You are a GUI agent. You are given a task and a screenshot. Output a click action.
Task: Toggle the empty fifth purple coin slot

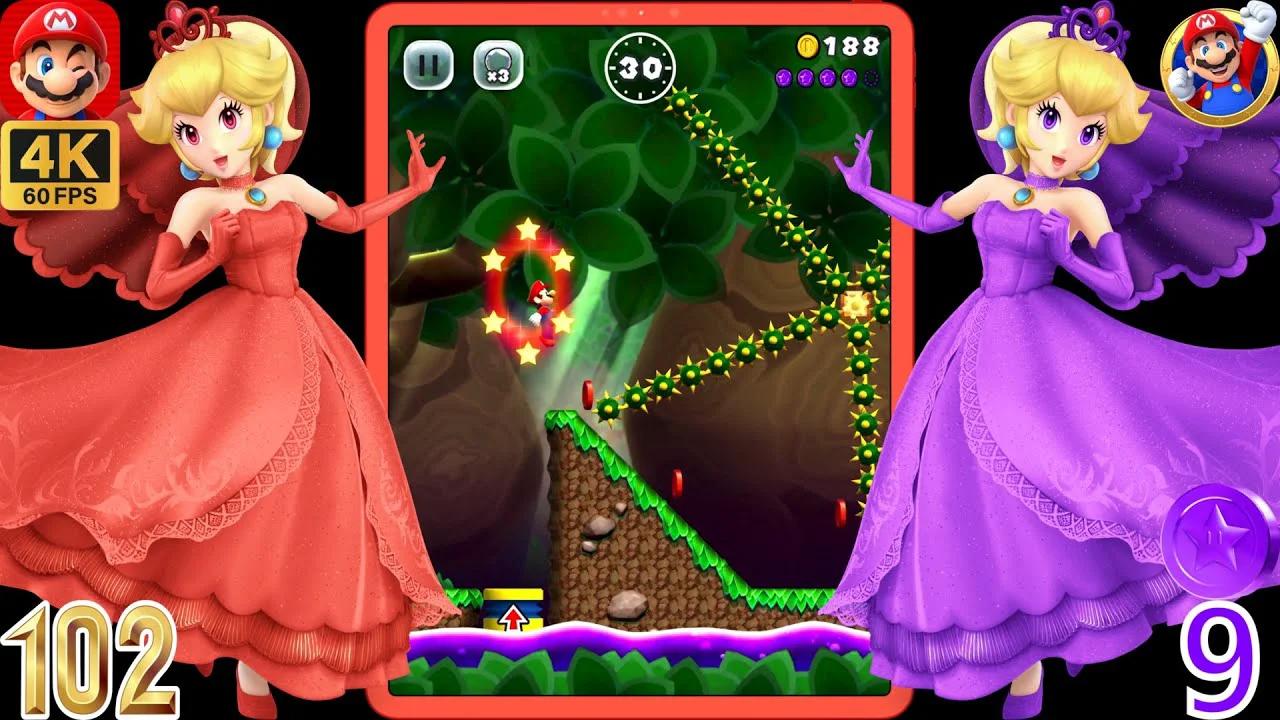tap(871, 78)
